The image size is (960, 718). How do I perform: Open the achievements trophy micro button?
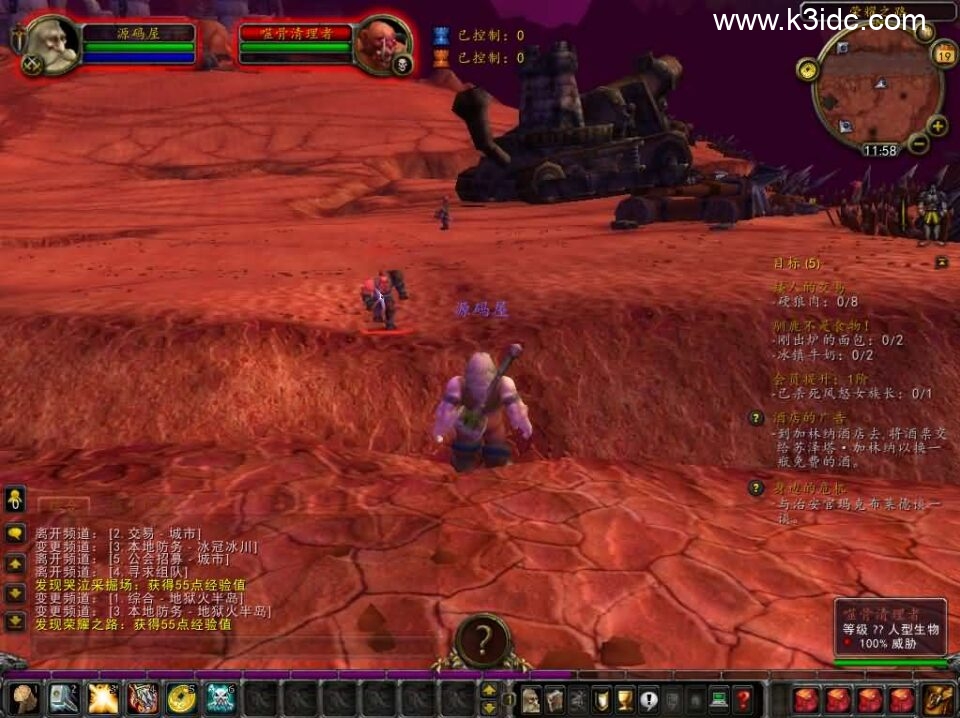(x=625, y=699)
